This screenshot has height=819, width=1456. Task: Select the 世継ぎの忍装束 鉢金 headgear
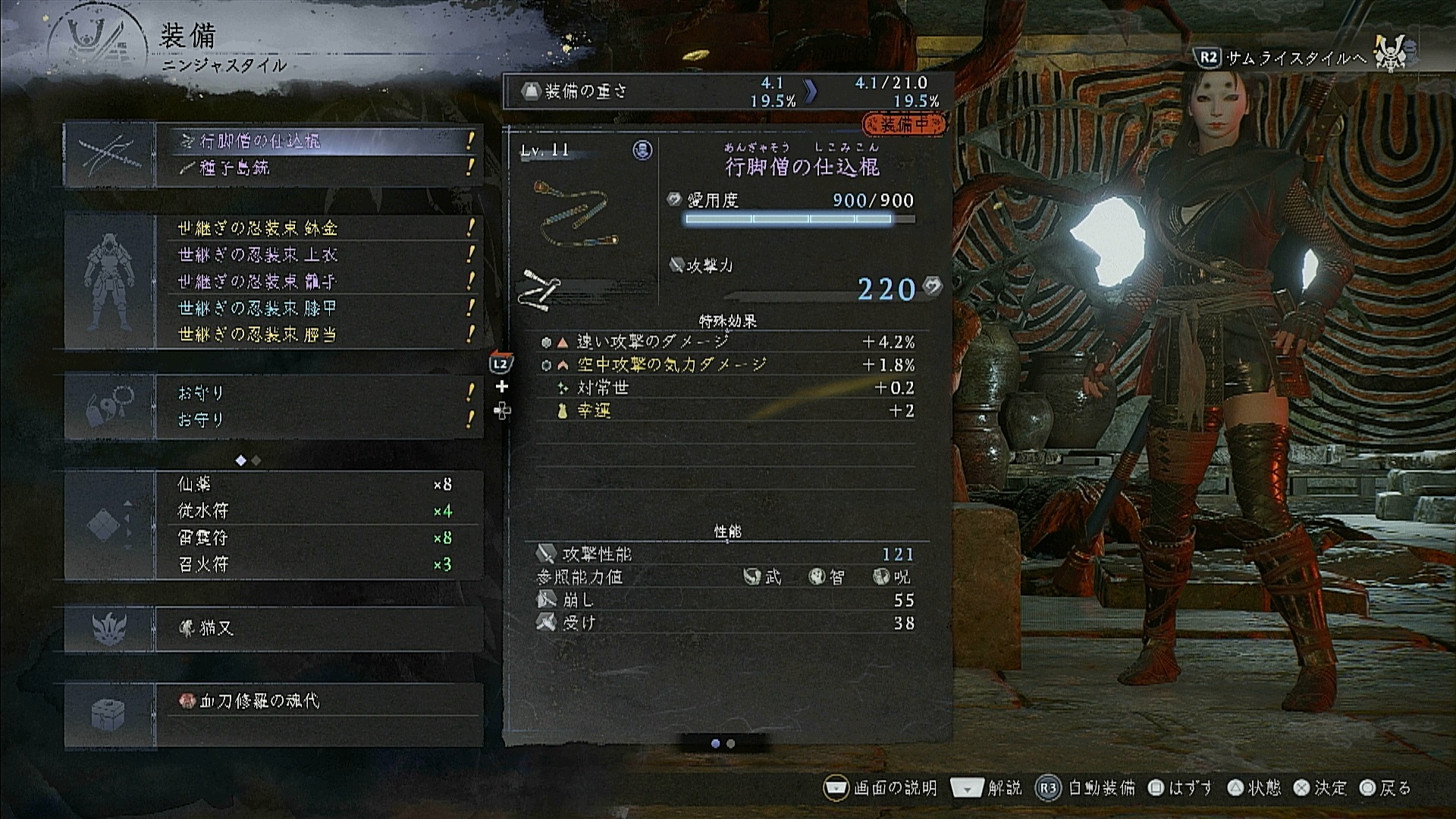pyautogui.click(x=318, y=228)
